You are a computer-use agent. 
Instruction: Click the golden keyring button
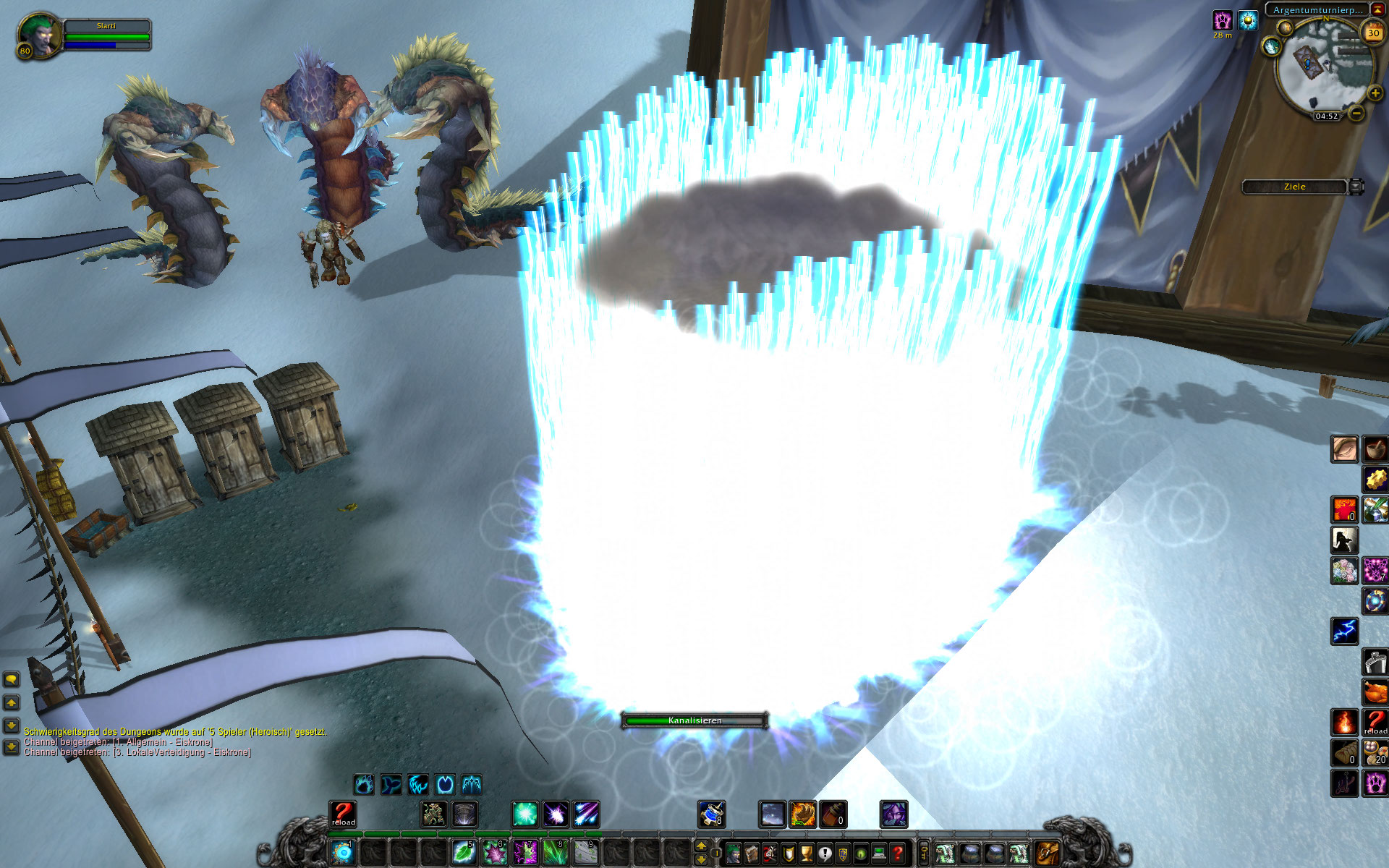[924, 853]
